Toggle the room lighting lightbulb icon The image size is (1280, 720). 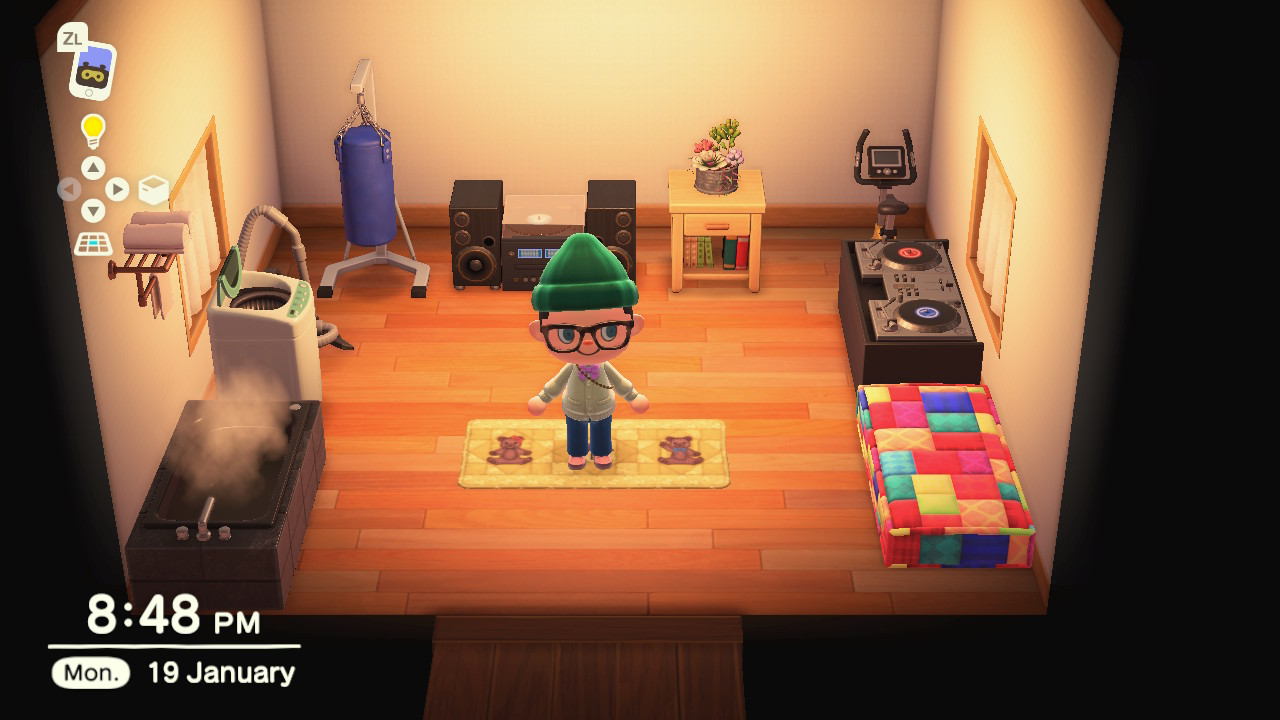(x=93, y=130)
